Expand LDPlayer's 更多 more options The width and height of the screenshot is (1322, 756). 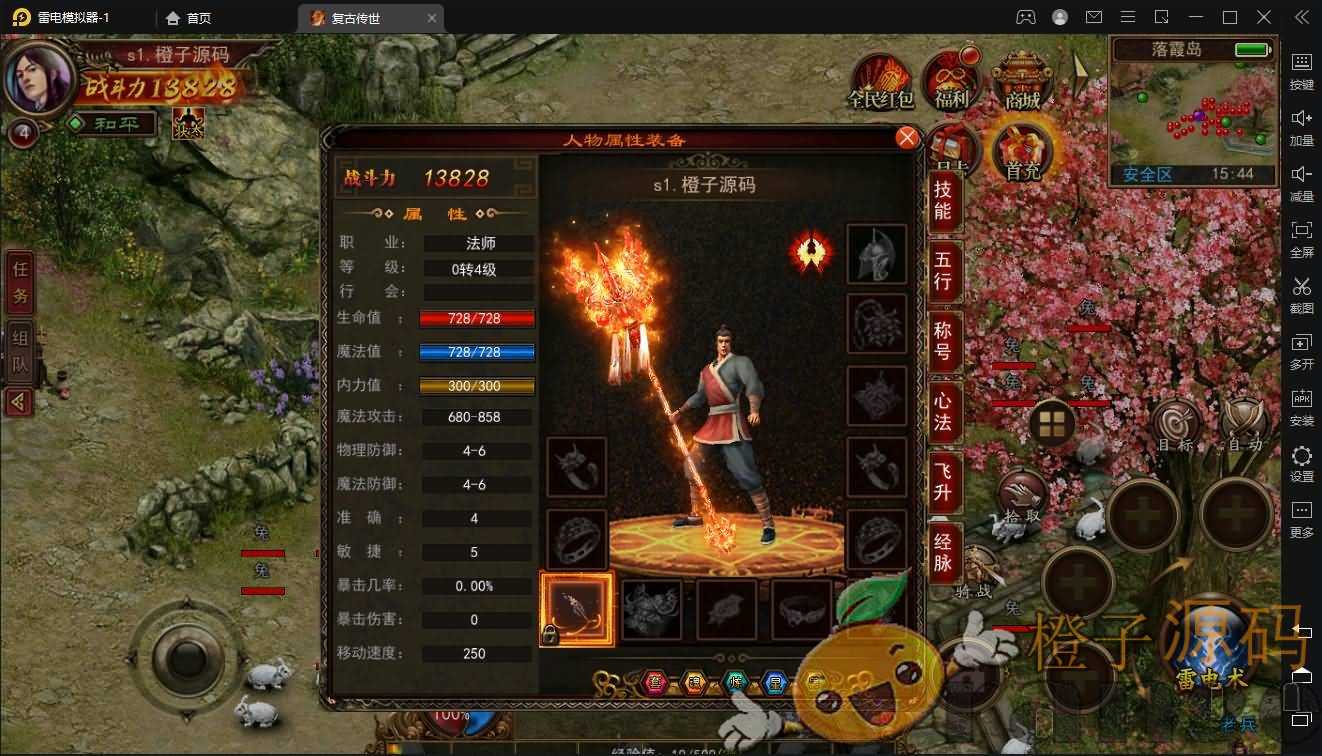click(1302, 513)
